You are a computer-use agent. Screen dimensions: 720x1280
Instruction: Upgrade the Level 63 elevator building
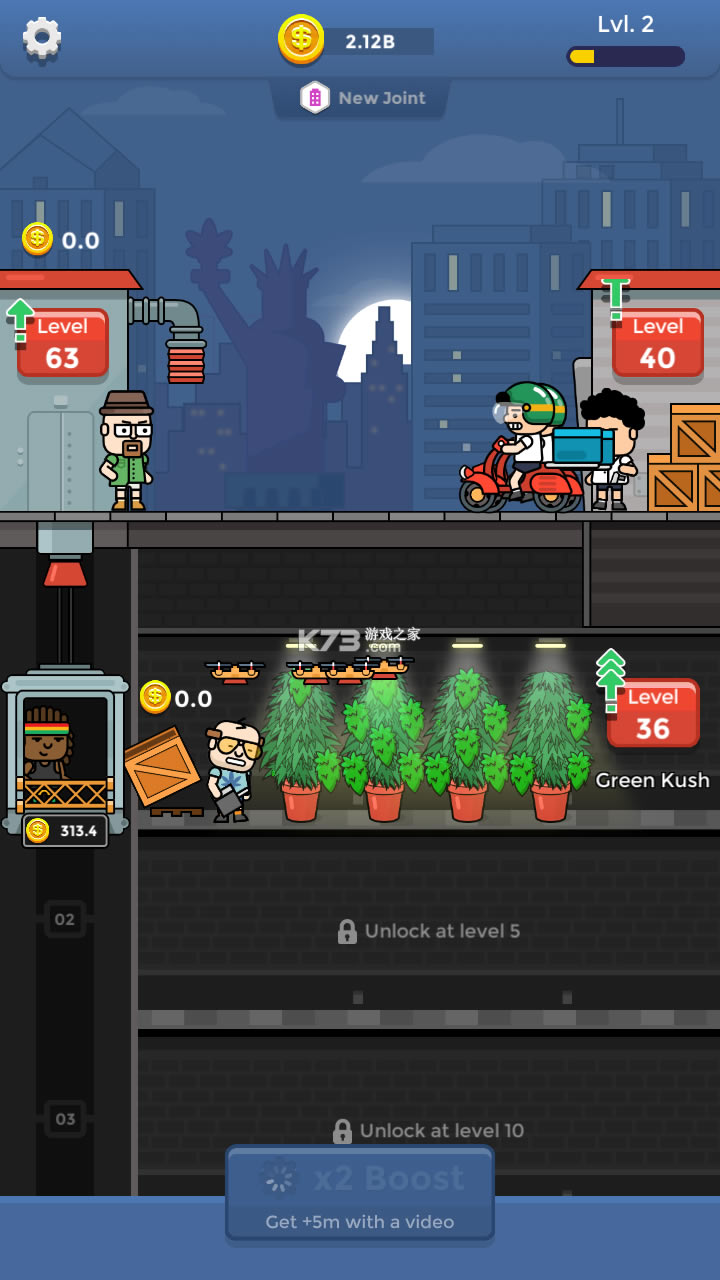point(62,343)
